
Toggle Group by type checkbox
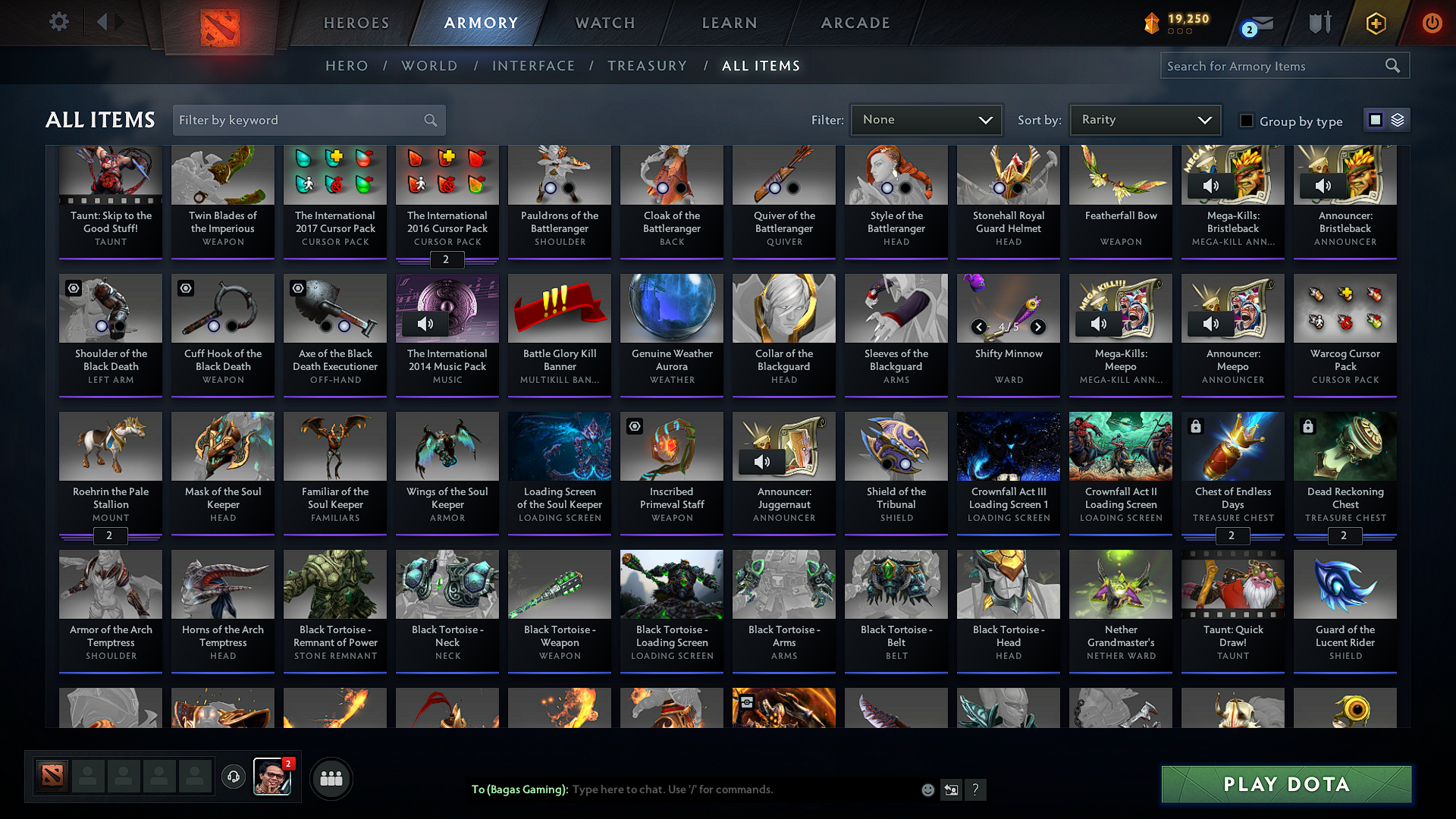coord(1247,120)
